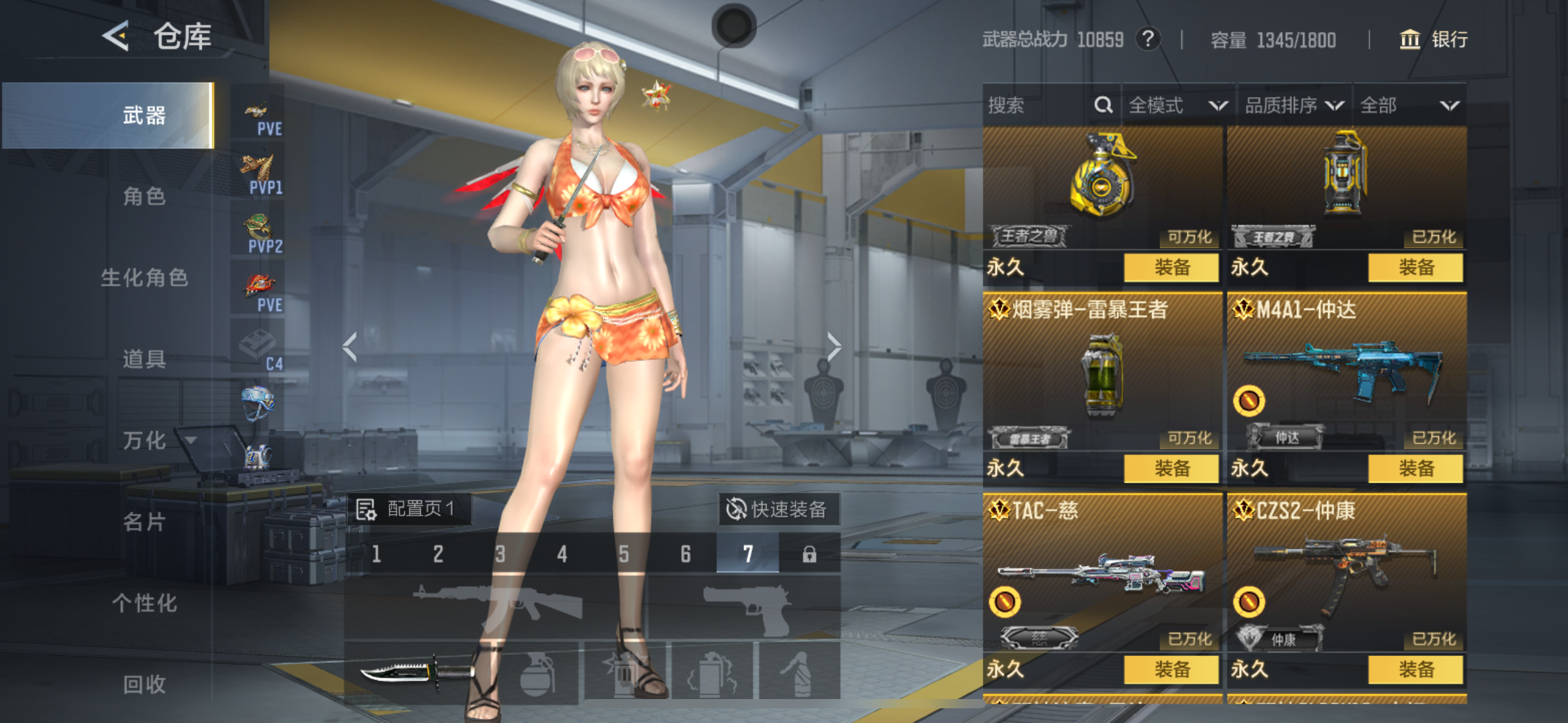Go back using the arrow beside 仓库

point(117,36)
